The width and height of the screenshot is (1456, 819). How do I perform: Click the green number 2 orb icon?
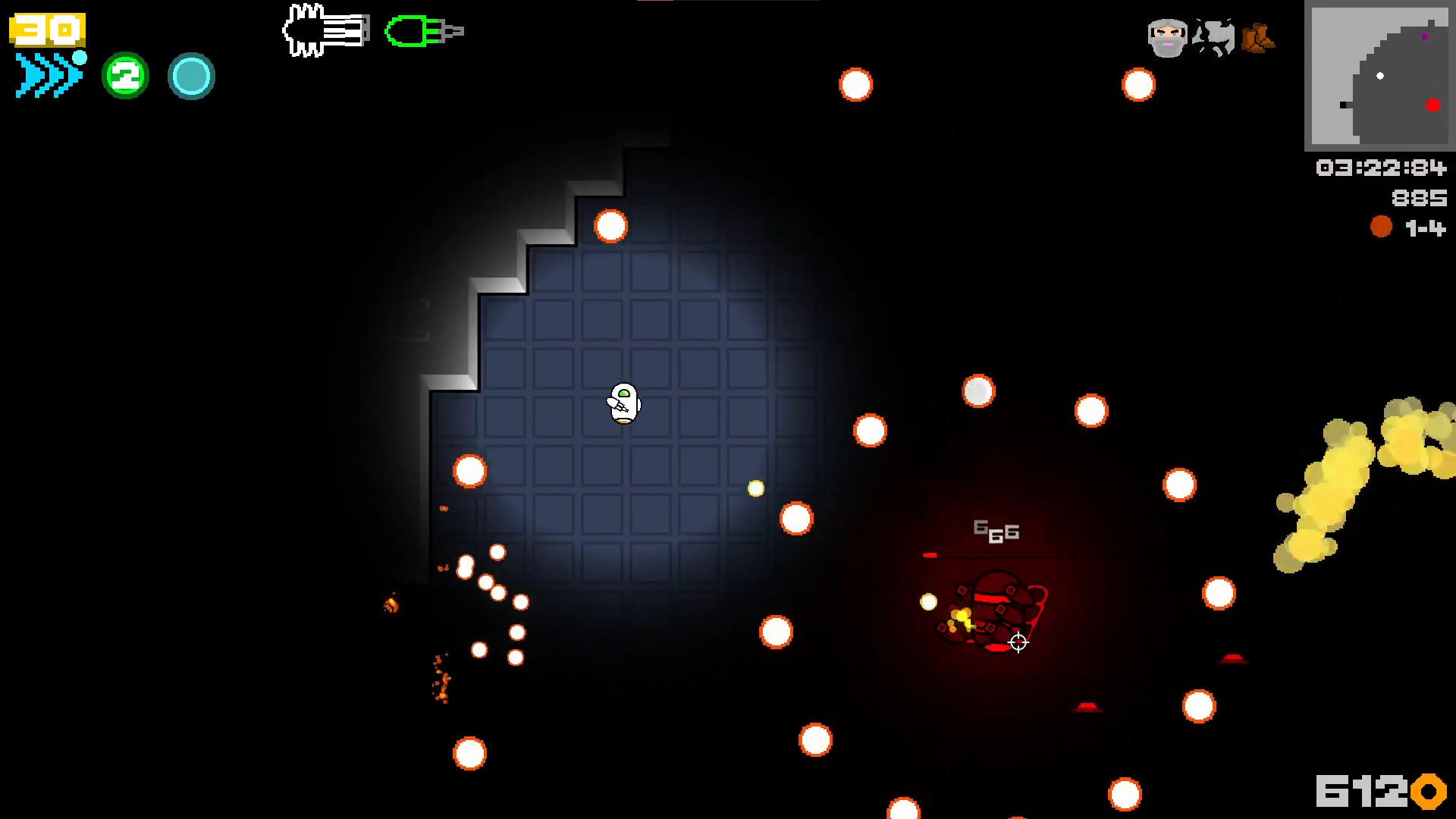pos(125,74)
